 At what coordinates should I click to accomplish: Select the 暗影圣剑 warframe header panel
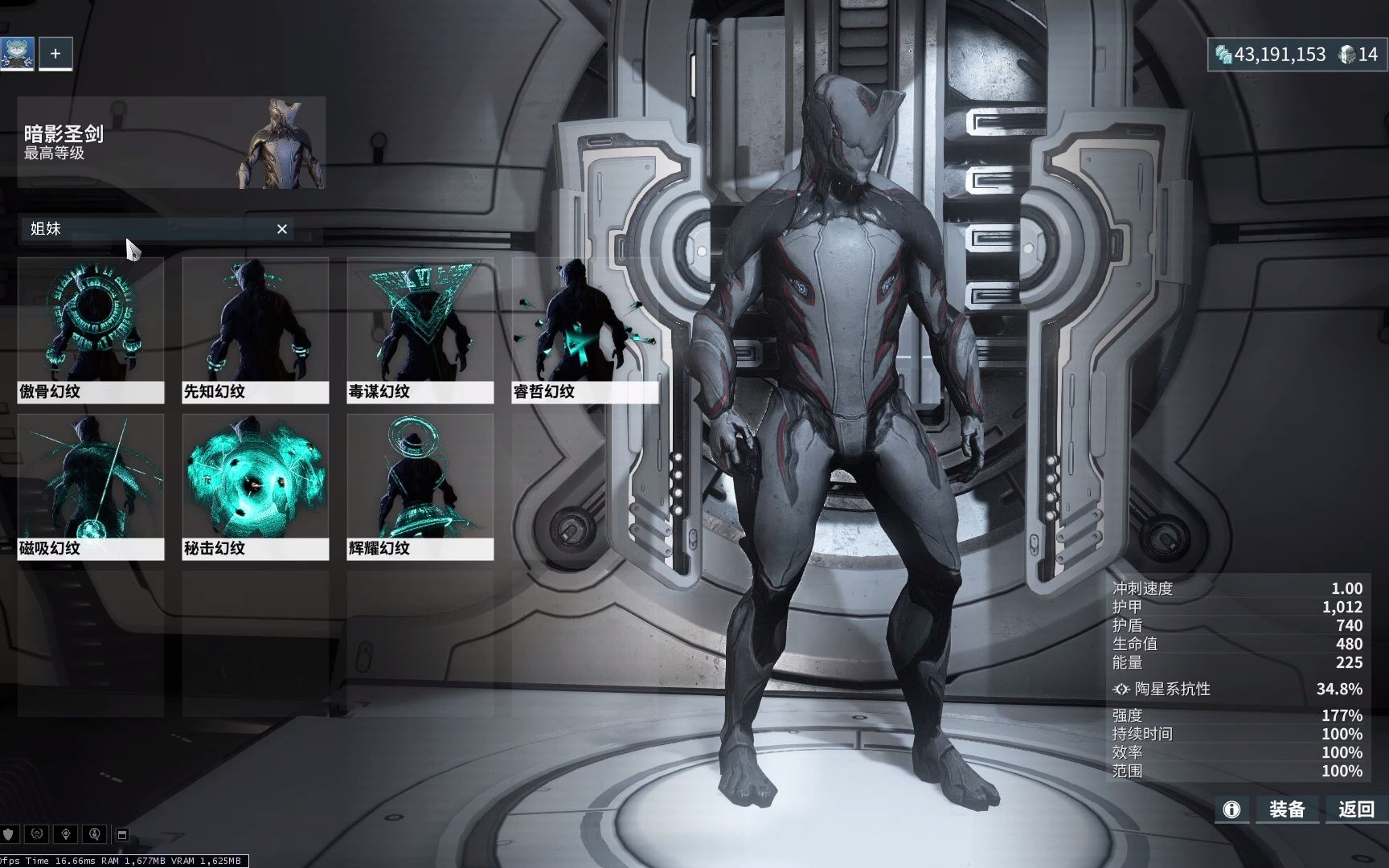[x=171, y=143]
